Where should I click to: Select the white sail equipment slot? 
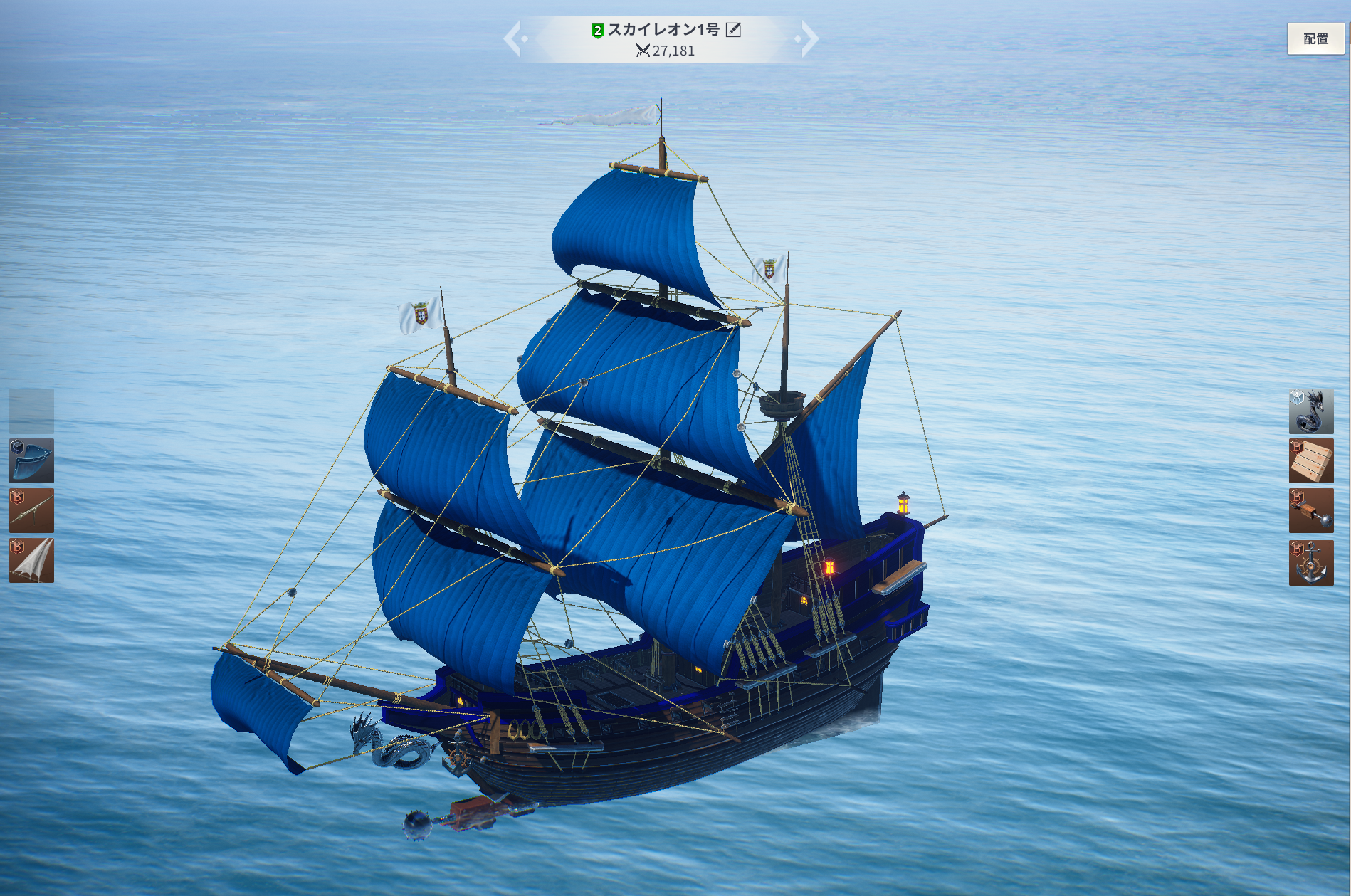(31, 561)
